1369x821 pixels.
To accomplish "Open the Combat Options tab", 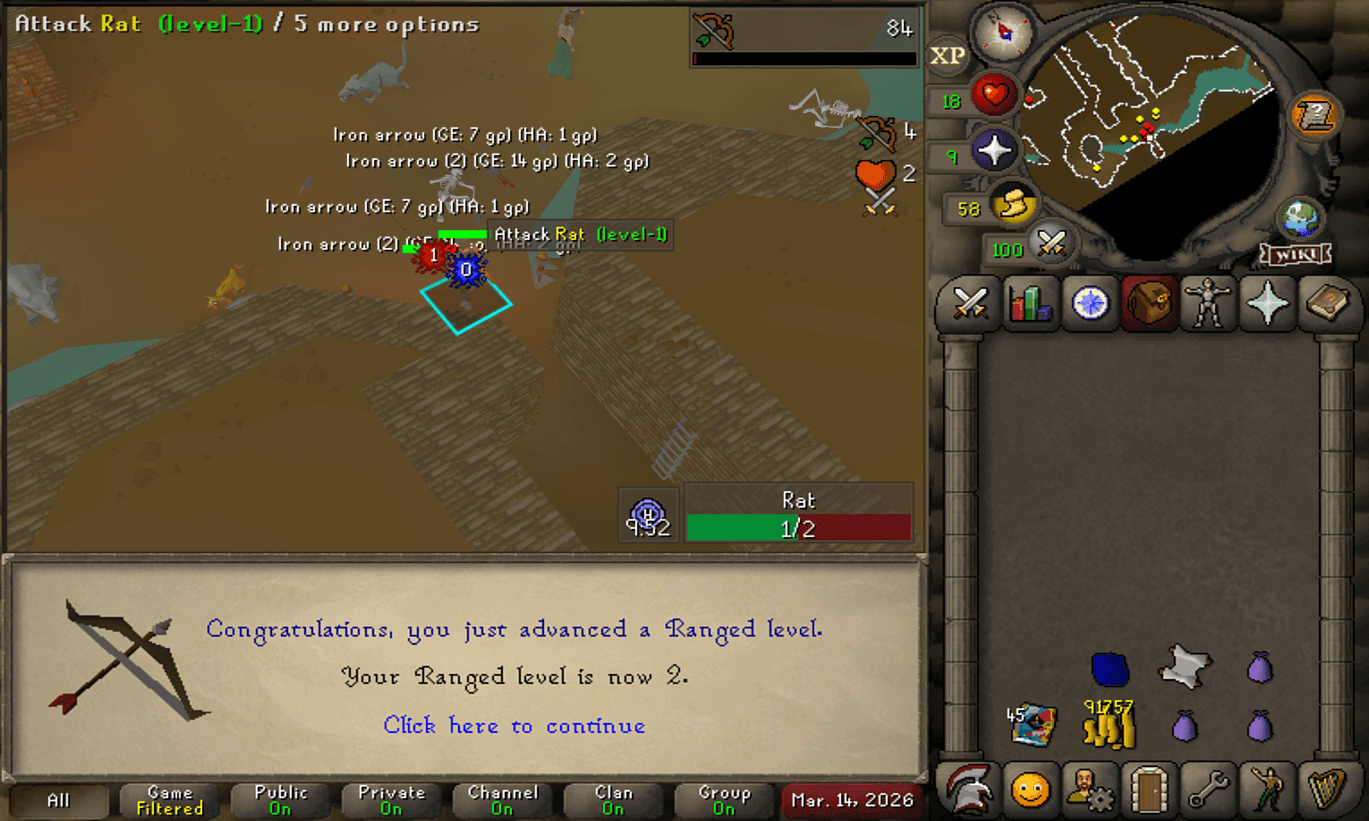I will point(970,303).
